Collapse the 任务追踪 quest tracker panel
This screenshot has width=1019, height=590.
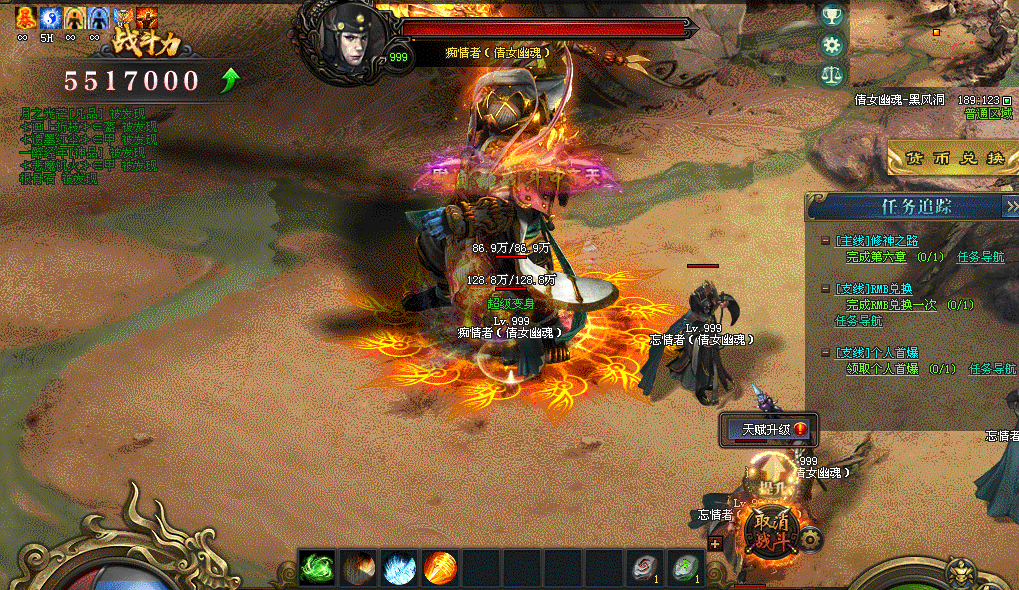point(1009,206)
